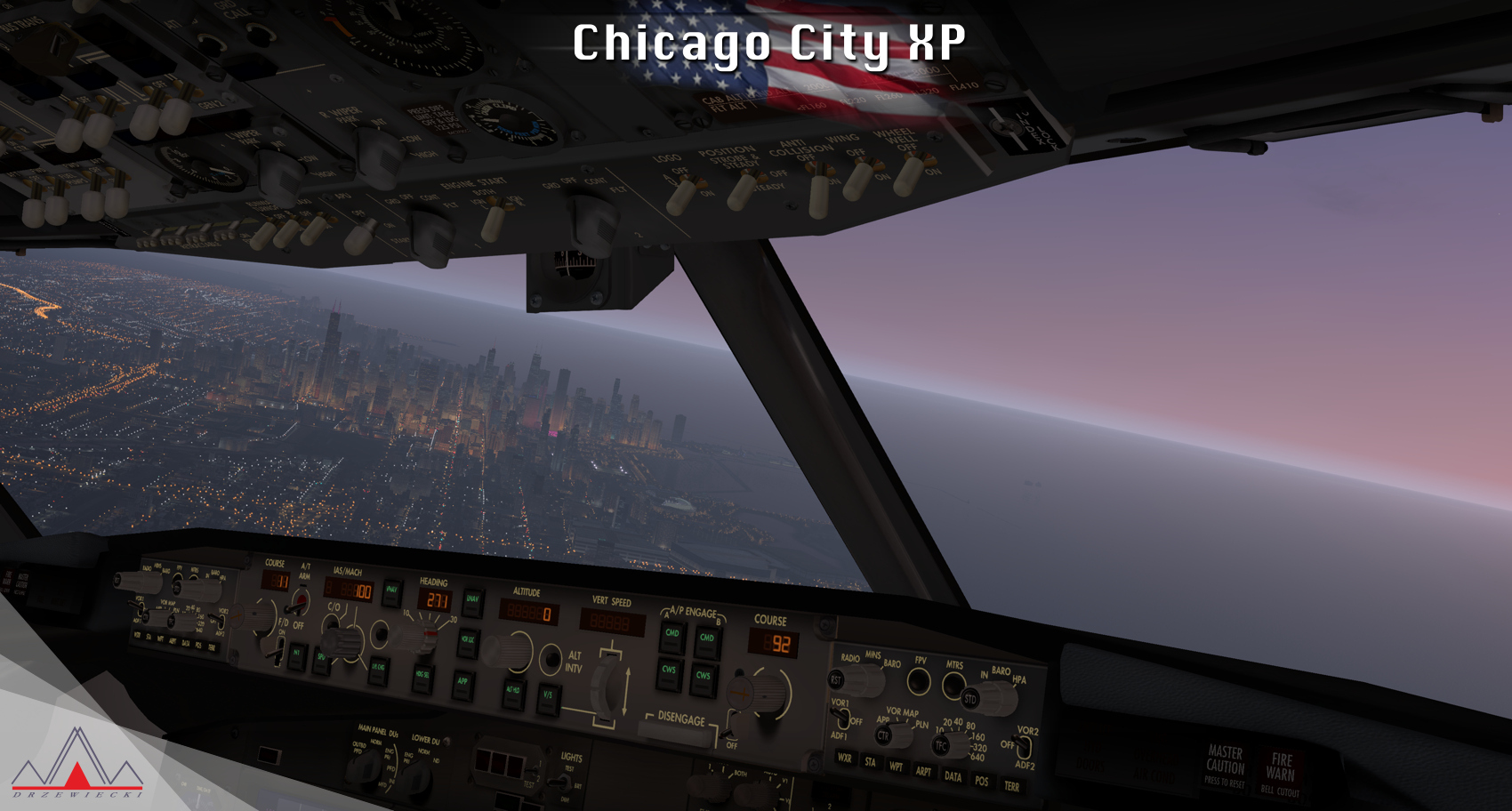Toggle the FPV button on right EFIS panel
Image resolution: width=1512 pixels, height=811 pixels.
[x=919, y=682]
